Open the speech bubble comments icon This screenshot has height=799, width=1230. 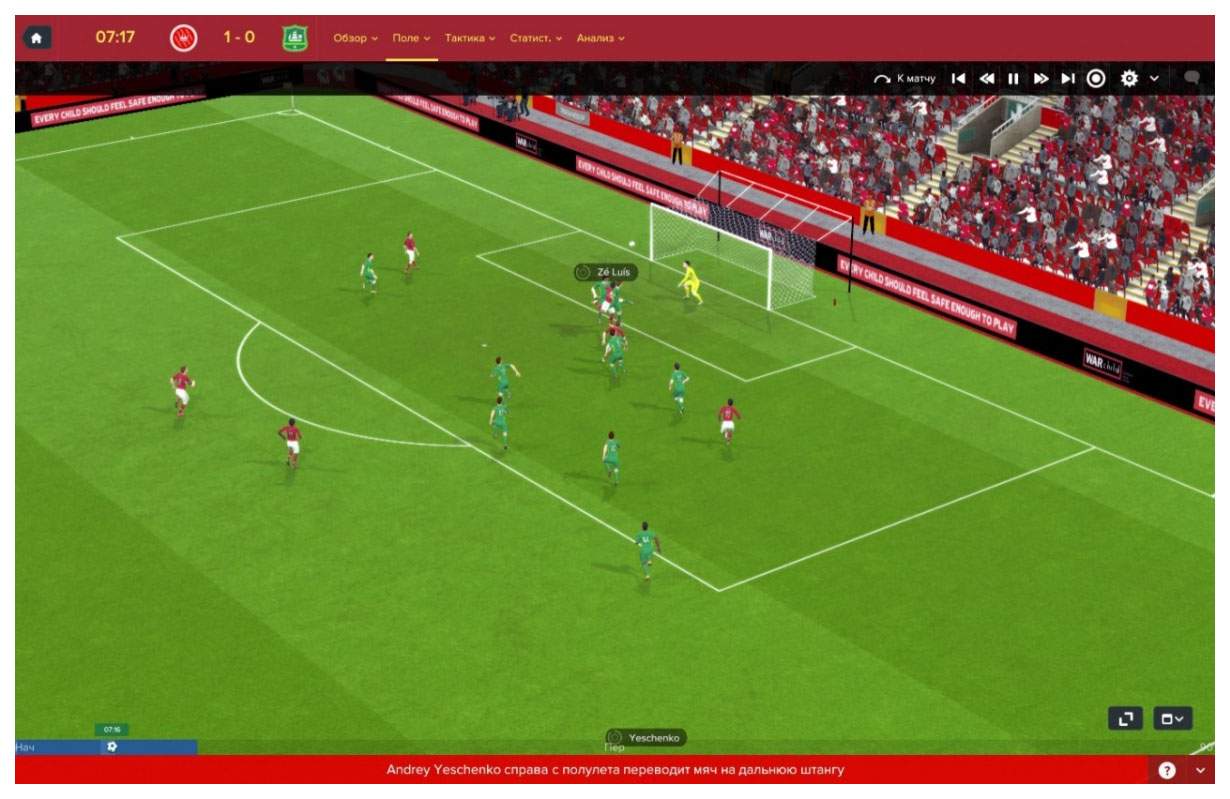[1191, 77]
